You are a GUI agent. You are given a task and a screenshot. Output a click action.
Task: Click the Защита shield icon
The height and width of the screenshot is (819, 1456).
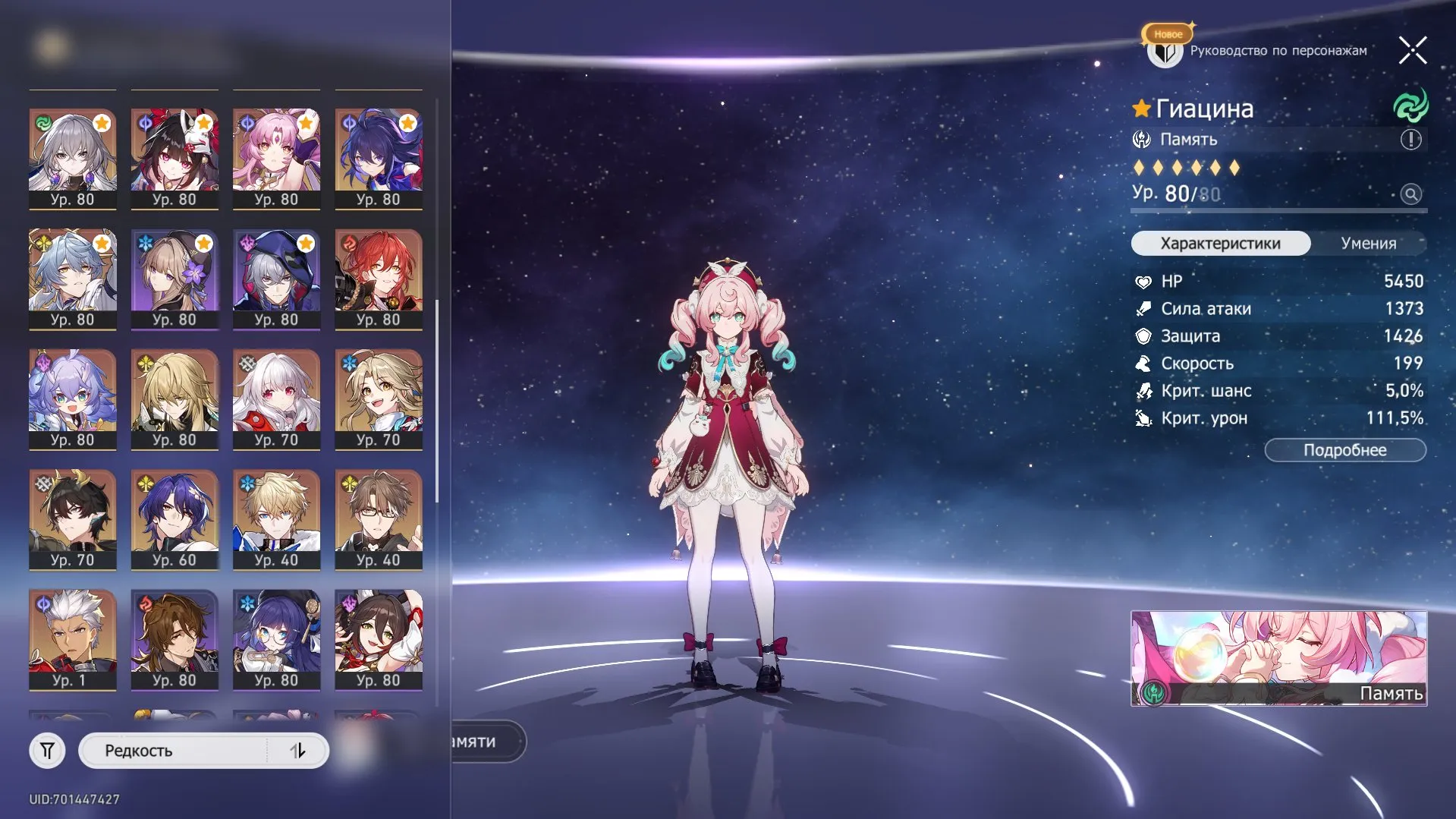point(1142,336)
